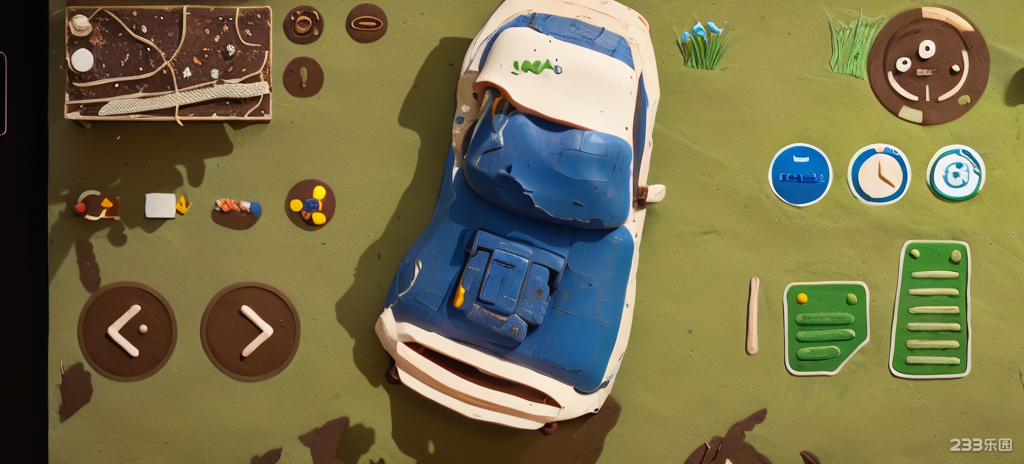Click the brown keyhole-shaped round icon

(303, 77)
